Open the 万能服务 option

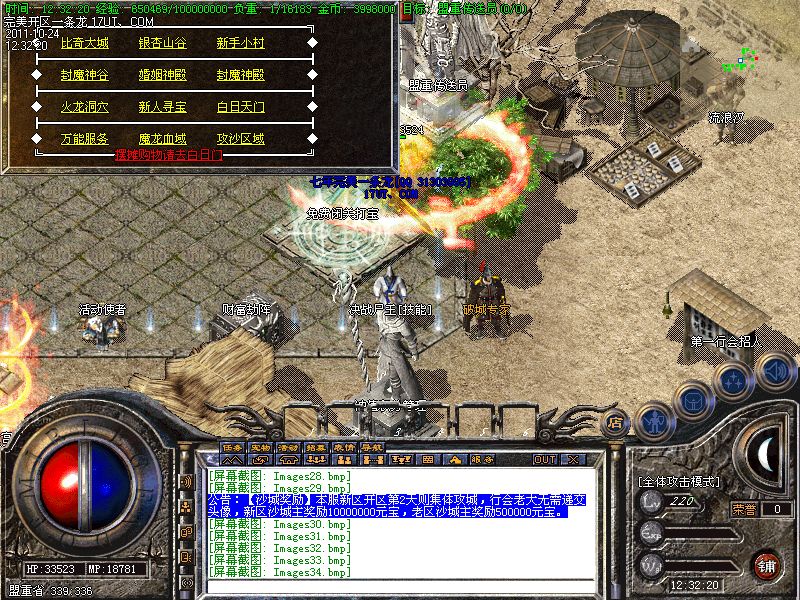tap(85, 139)
